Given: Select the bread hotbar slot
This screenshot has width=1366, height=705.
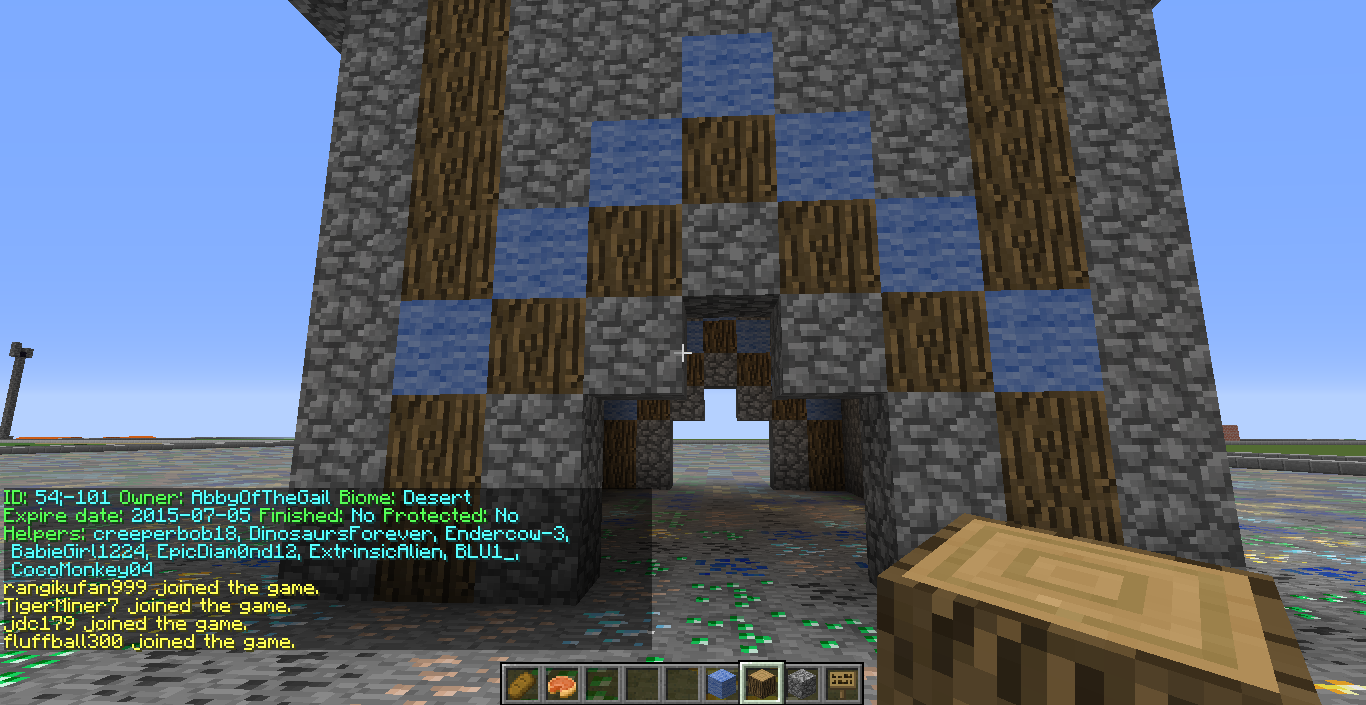Looking at the screenshot, I should point(521,683).
